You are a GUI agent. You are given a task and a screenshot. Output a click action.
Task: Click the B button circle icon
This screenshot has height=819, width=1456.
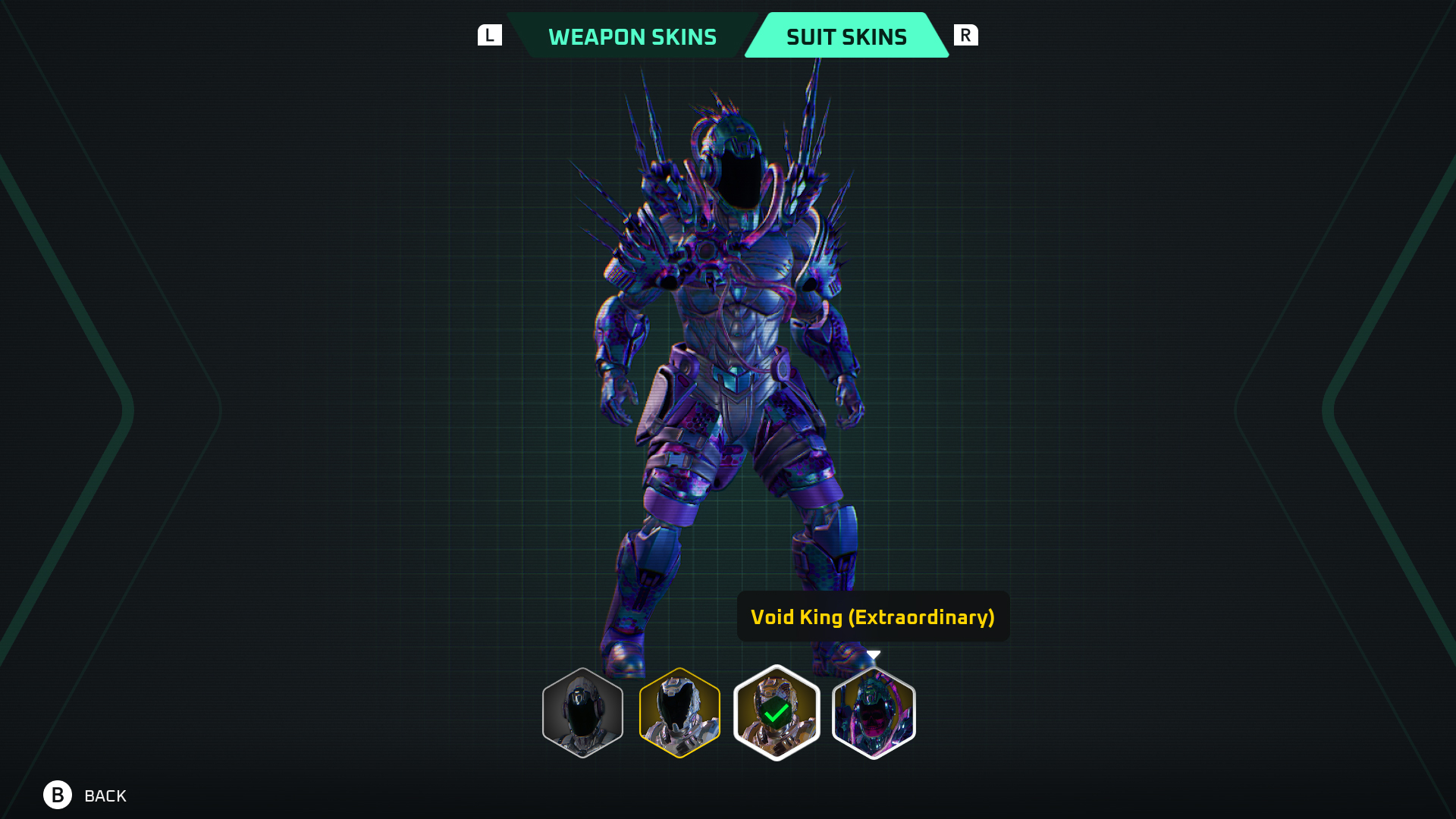click(x=56, y=796)
